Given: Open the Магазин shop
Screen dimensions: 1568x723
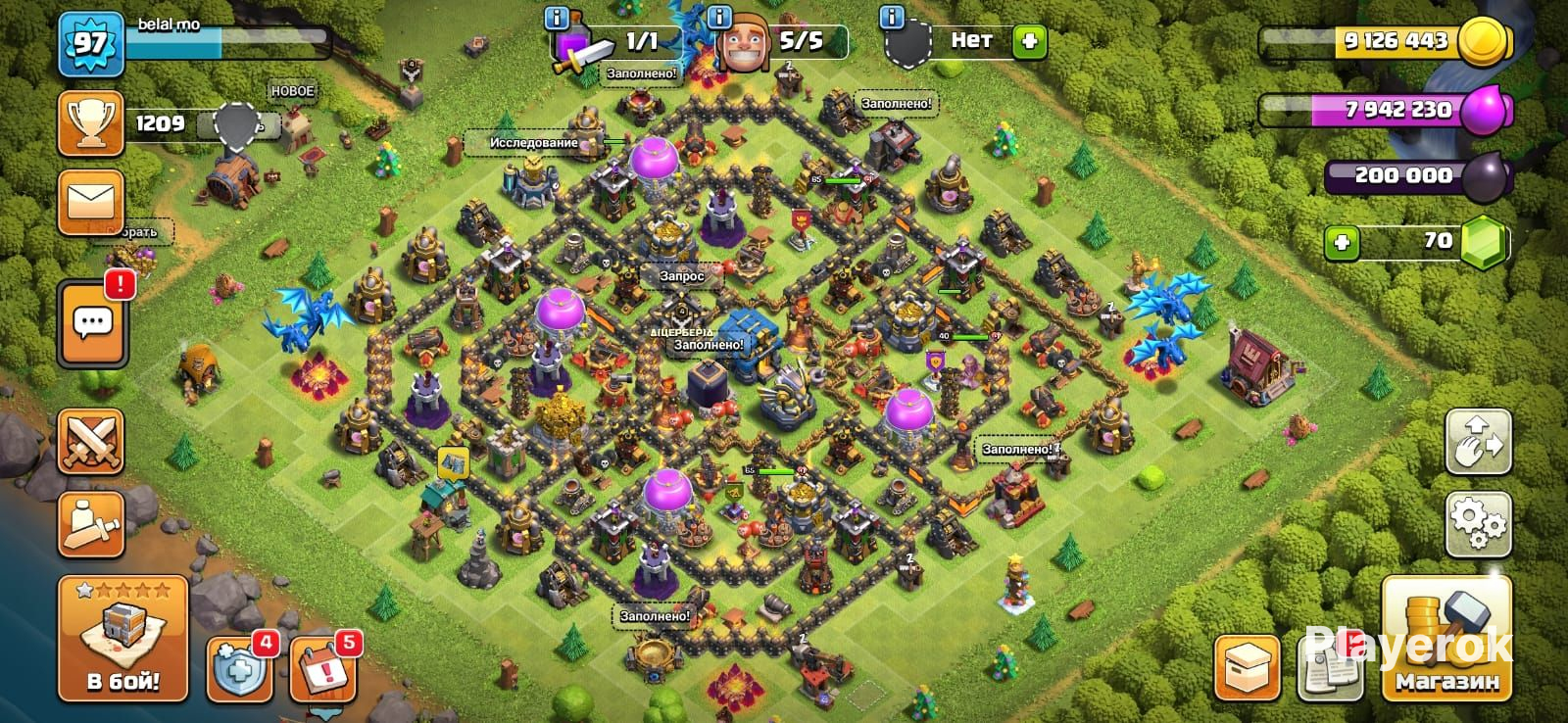Looking at the screenshot, I should [1446, 641].
